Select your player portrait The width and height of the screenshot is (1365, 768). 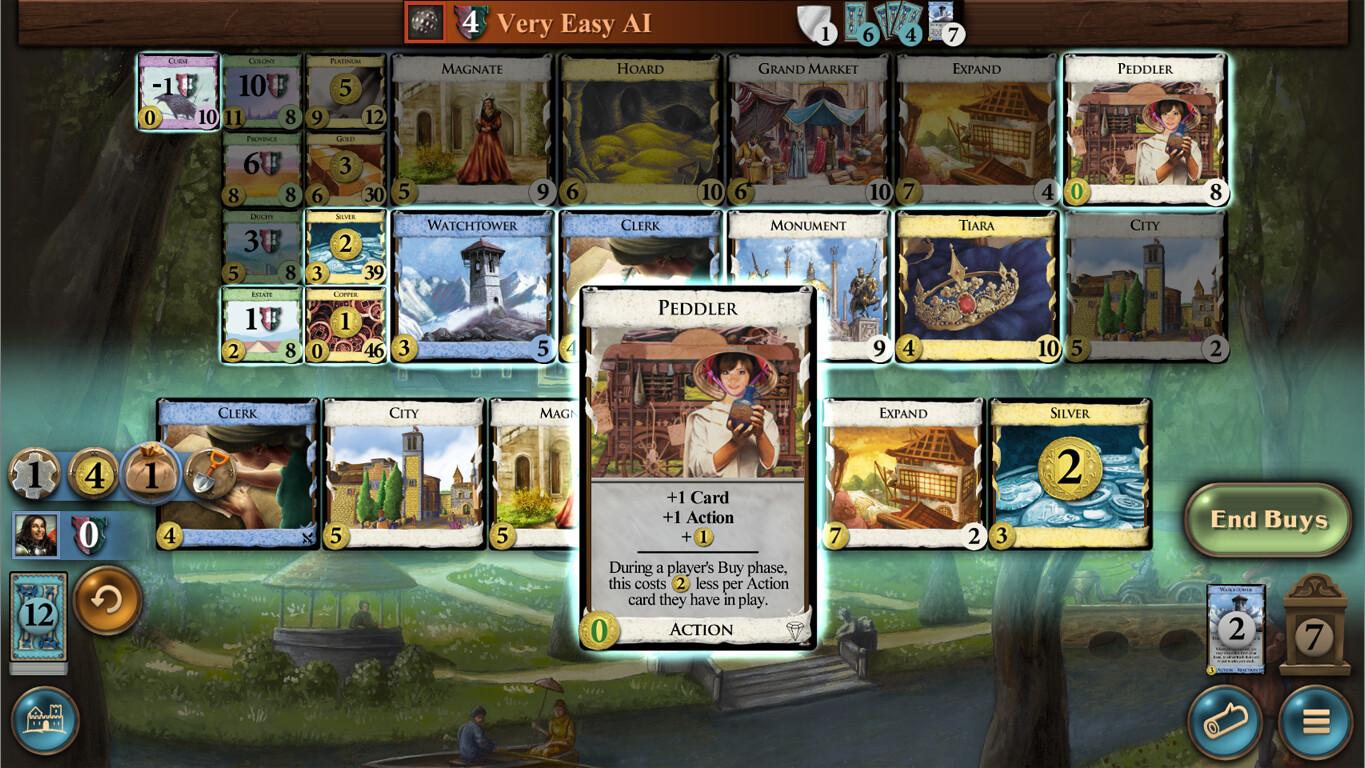click(x=37, y=536)
